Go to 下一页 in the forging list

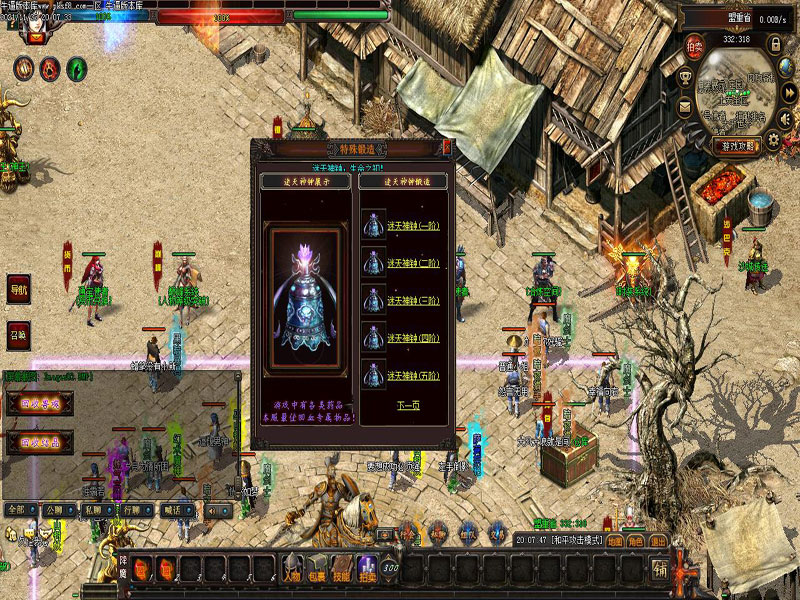coord(407,406)
